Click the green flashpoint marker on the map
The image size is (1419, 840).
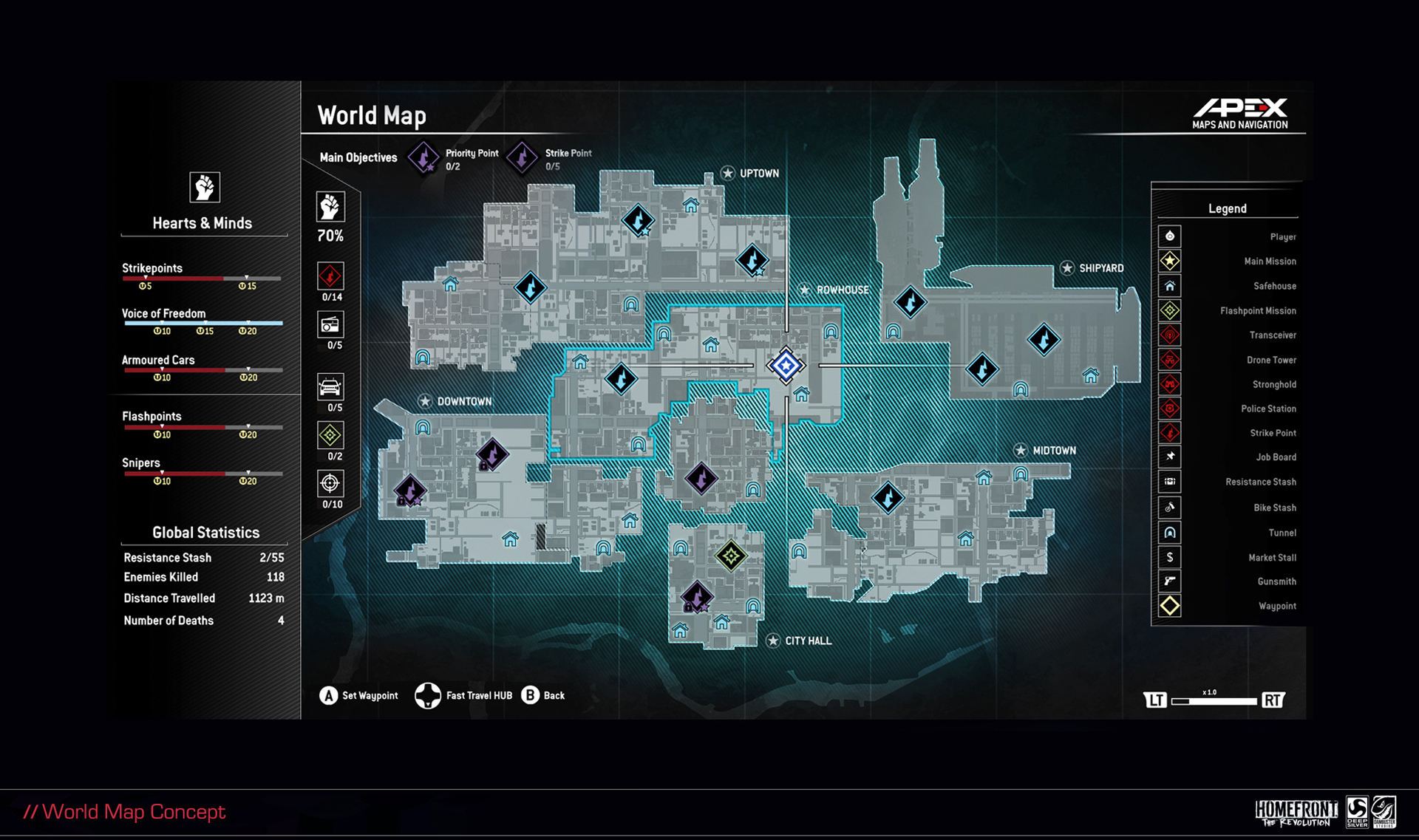(730, 556)
